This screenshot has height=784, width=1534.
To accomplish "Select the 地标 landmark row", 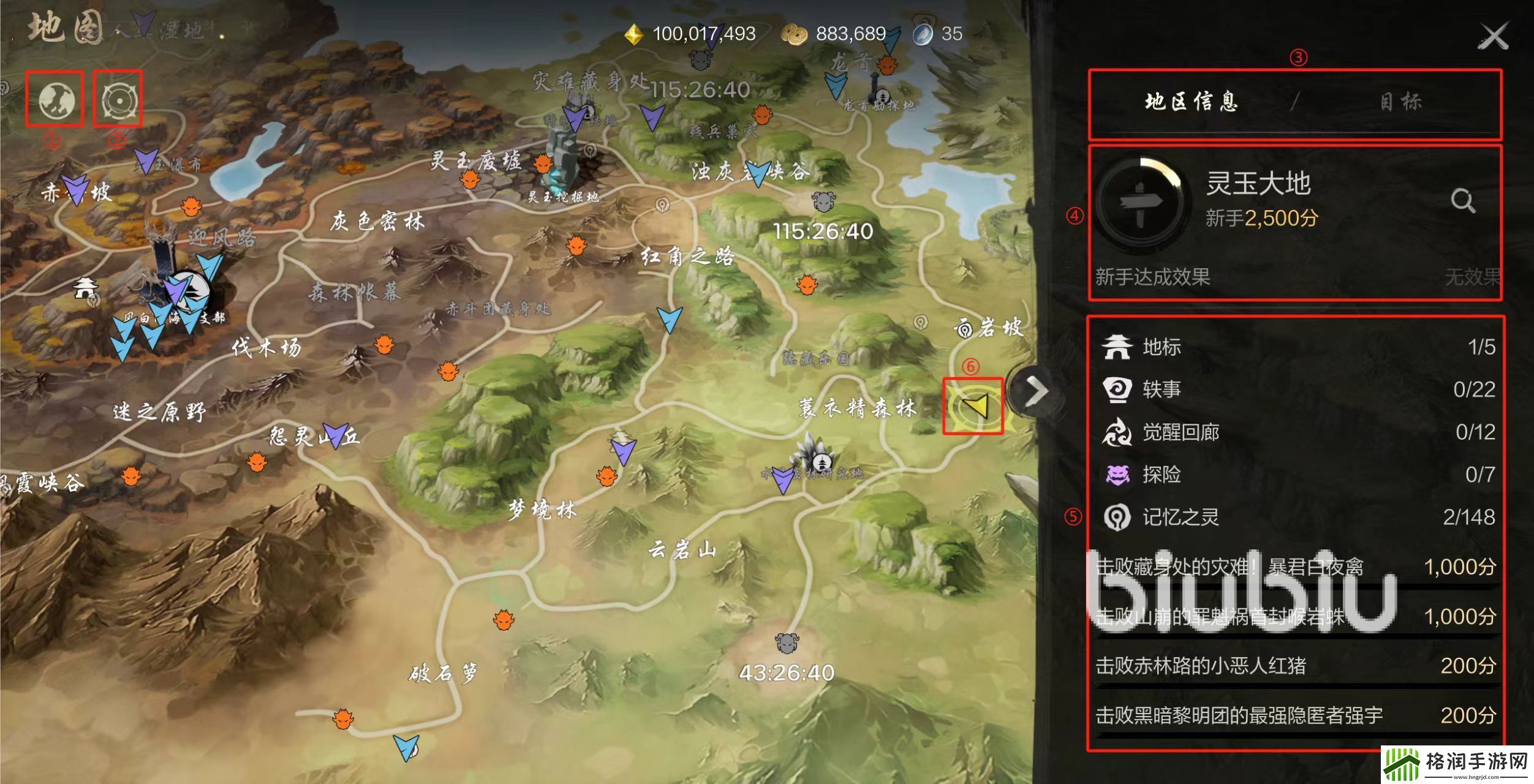I will 1296,347.
